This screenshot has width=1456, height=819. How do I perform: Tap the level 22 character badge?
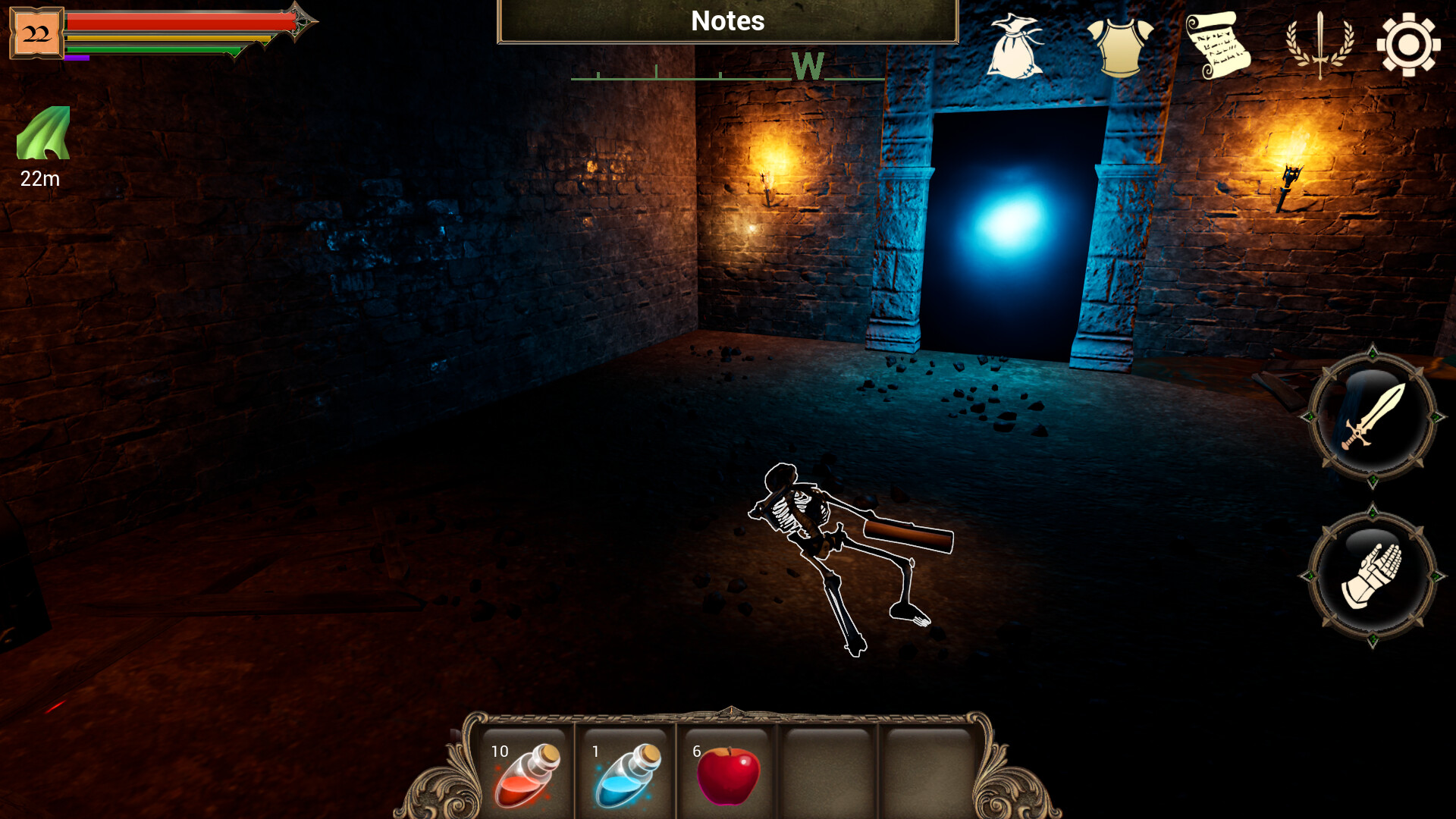point(36,32)
